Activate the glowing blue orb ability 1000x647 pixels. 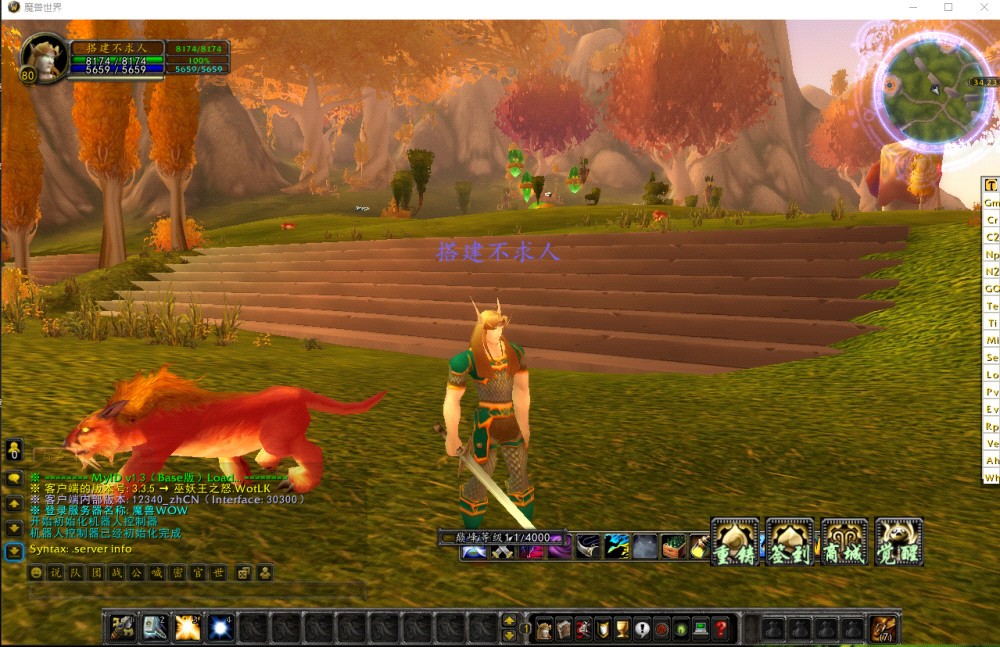[x=219, y=628]
